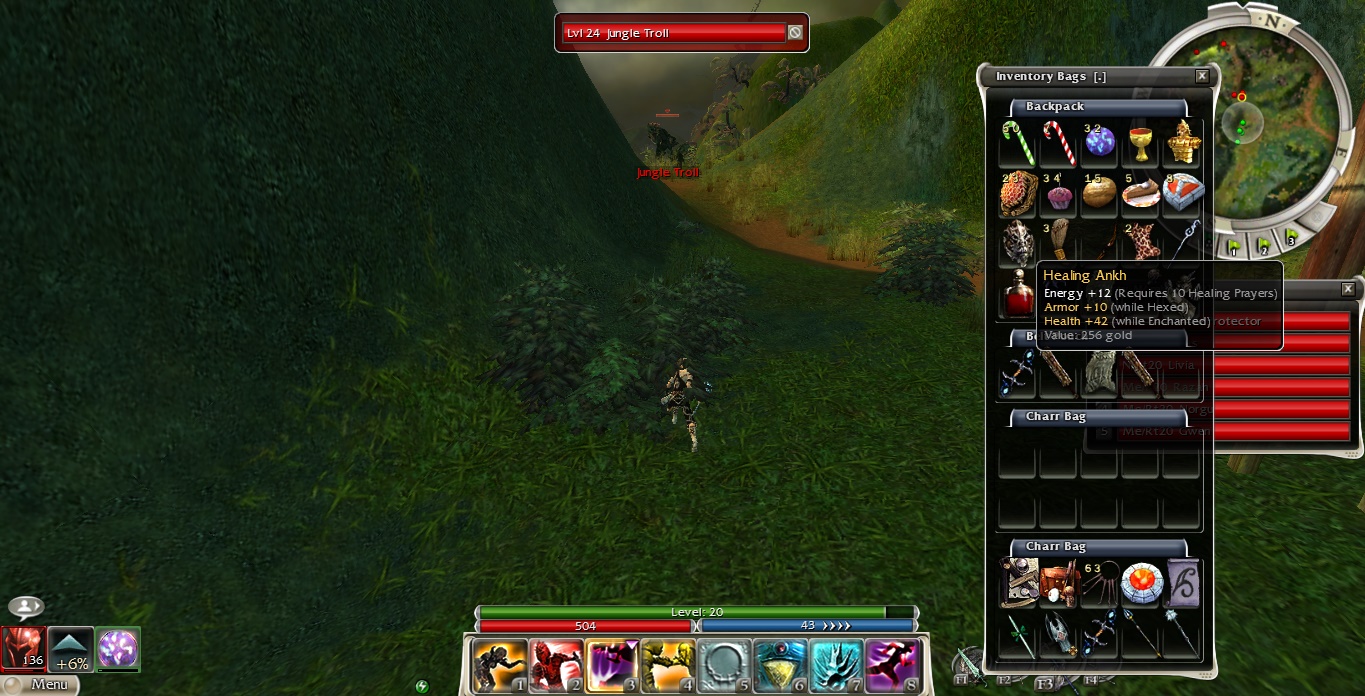This screenshot has height=696, width=1365.
Task: Open the chat speech bubble icon
Action: coord(25,608)
